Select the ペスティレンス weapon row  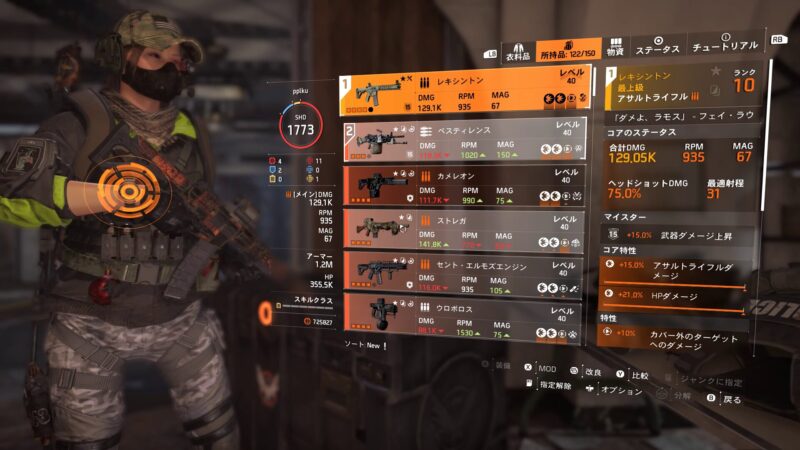coord(471,141)
